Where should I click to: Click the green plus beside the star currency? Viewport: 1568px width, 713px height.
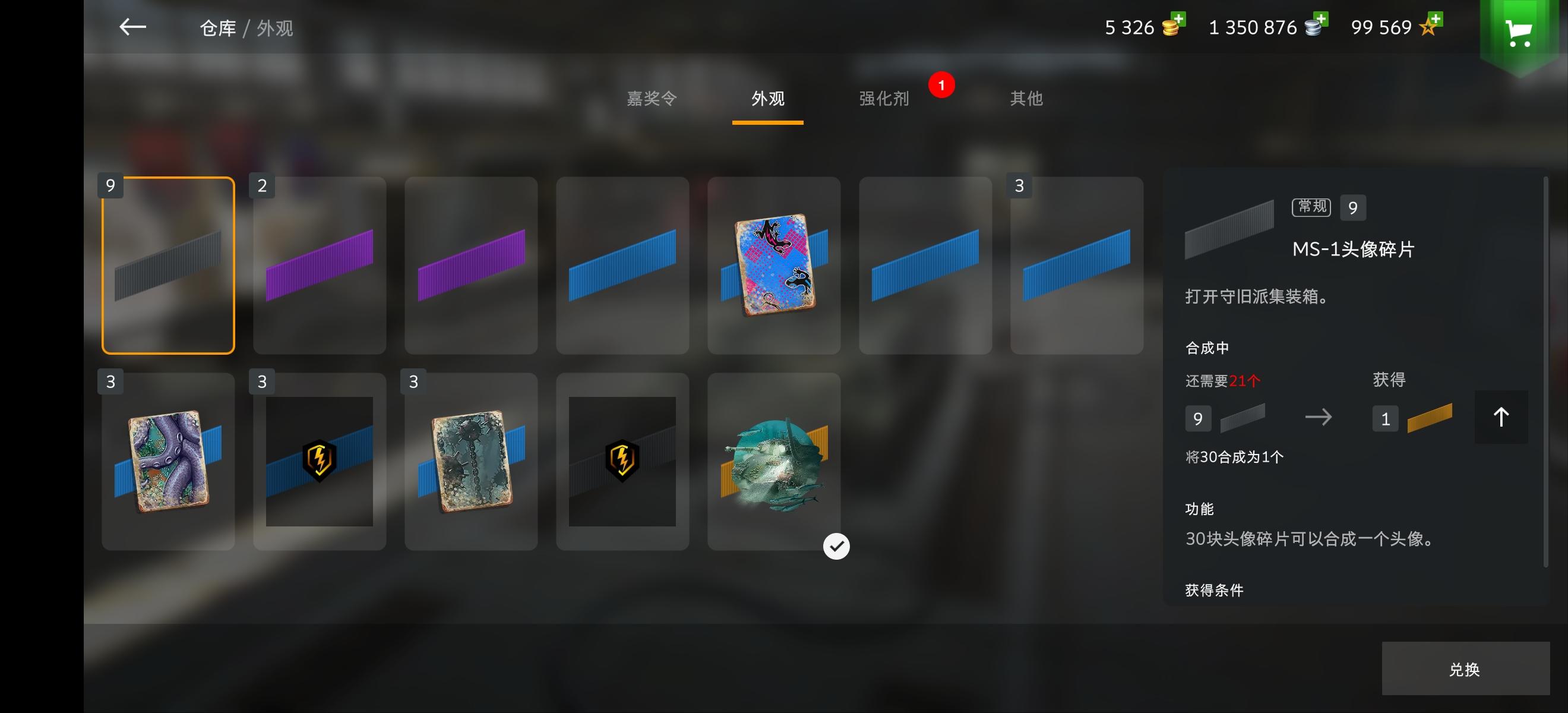coord(1436,19)
